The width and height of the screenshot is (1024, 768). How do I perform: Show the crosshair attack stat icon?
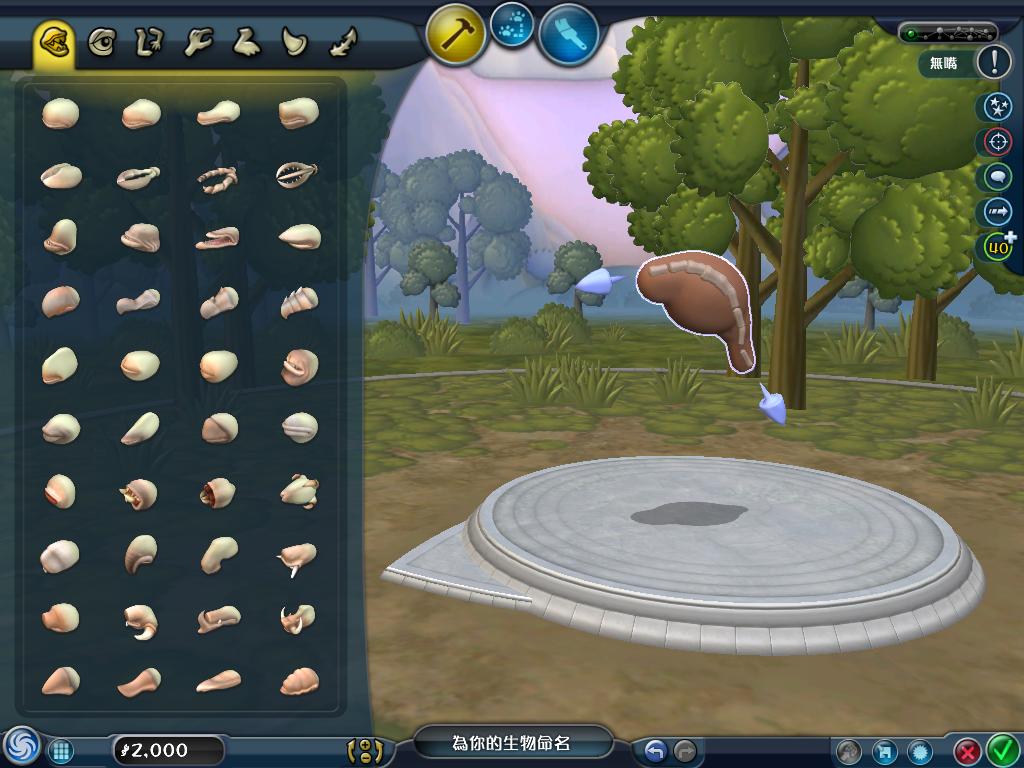997,141
